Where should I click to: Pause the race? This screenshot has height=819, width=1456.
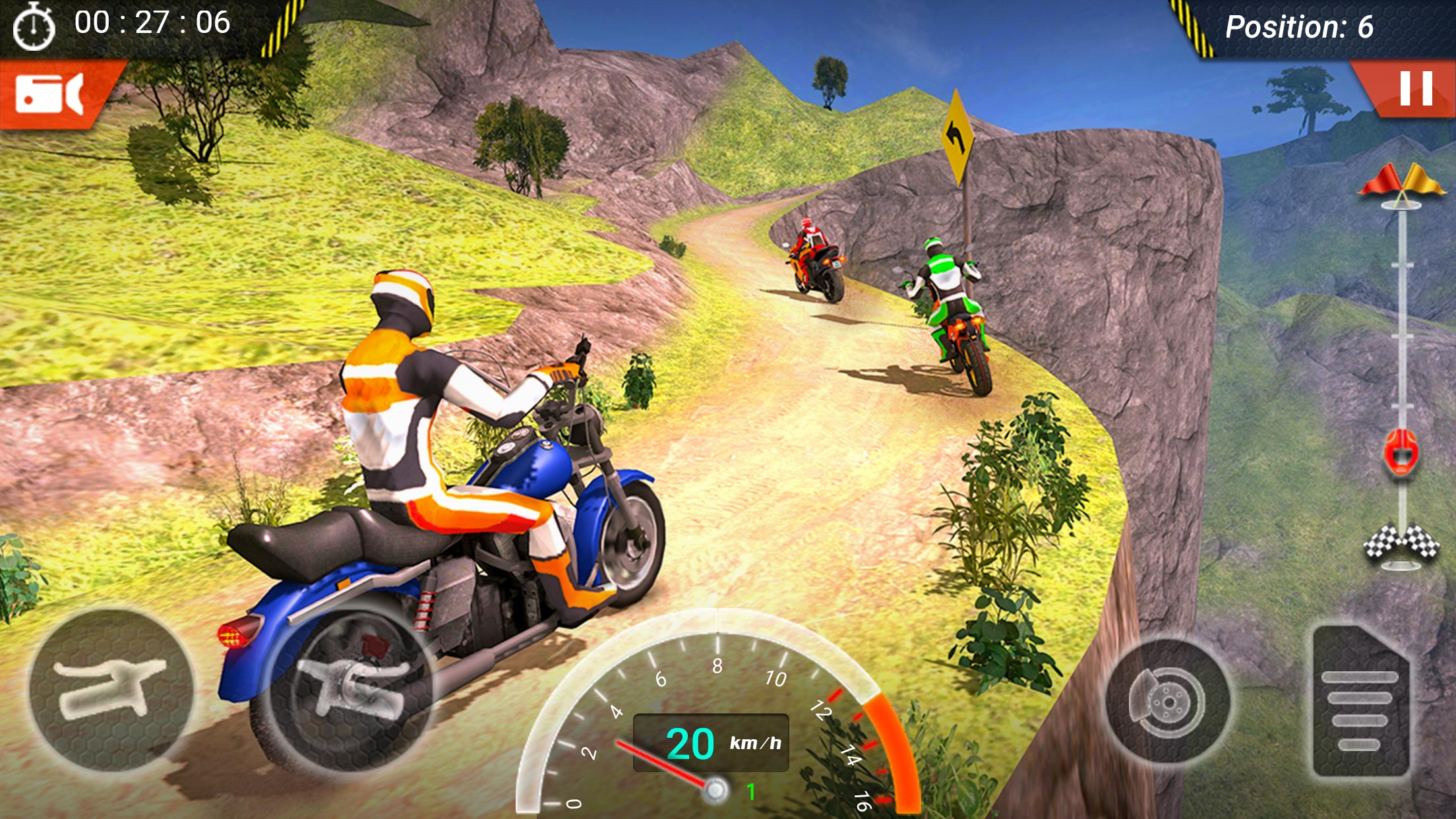[x=1415, y=88]
